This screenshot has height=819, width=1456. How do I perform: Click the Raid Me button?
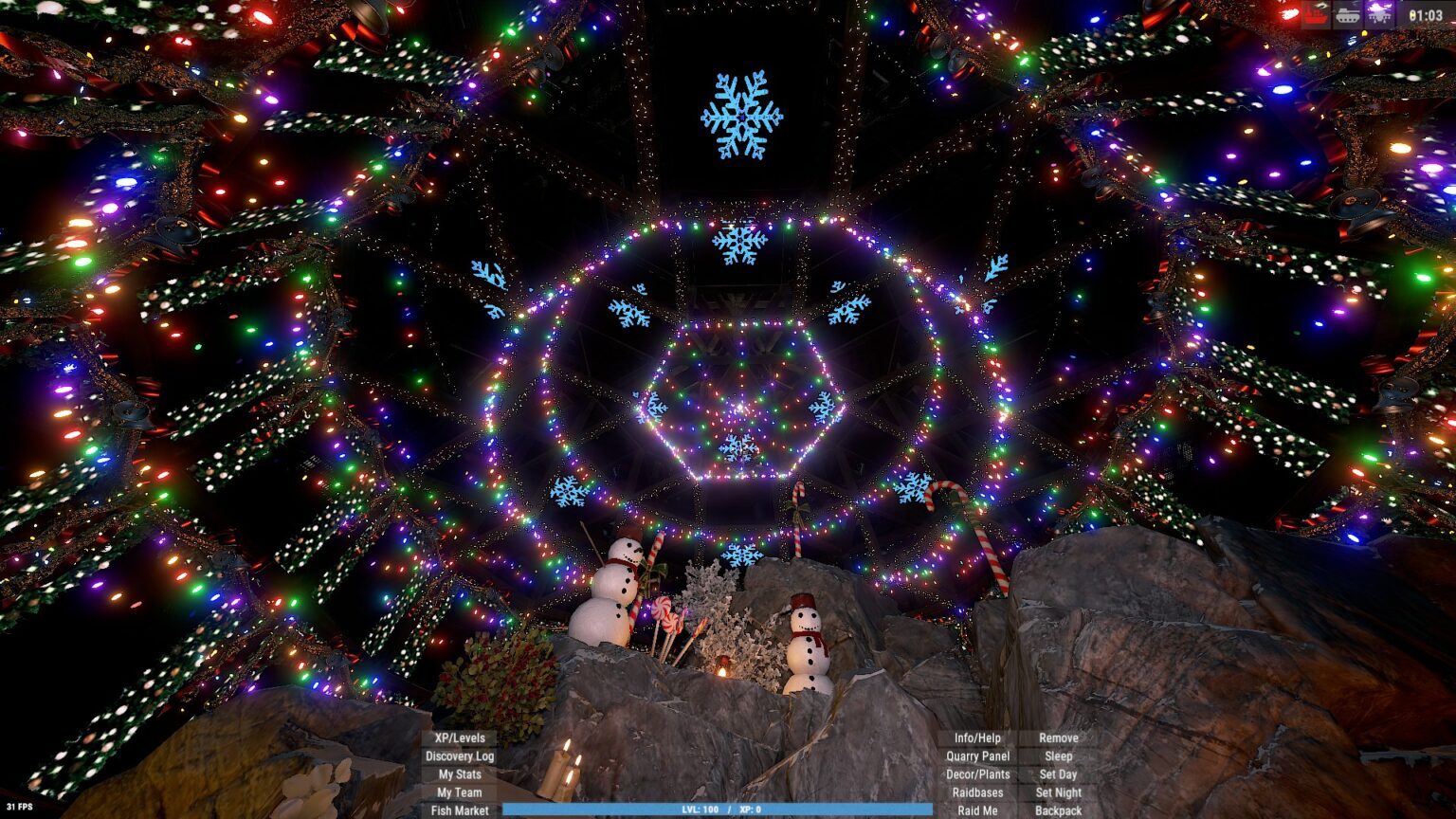point(977,810)
